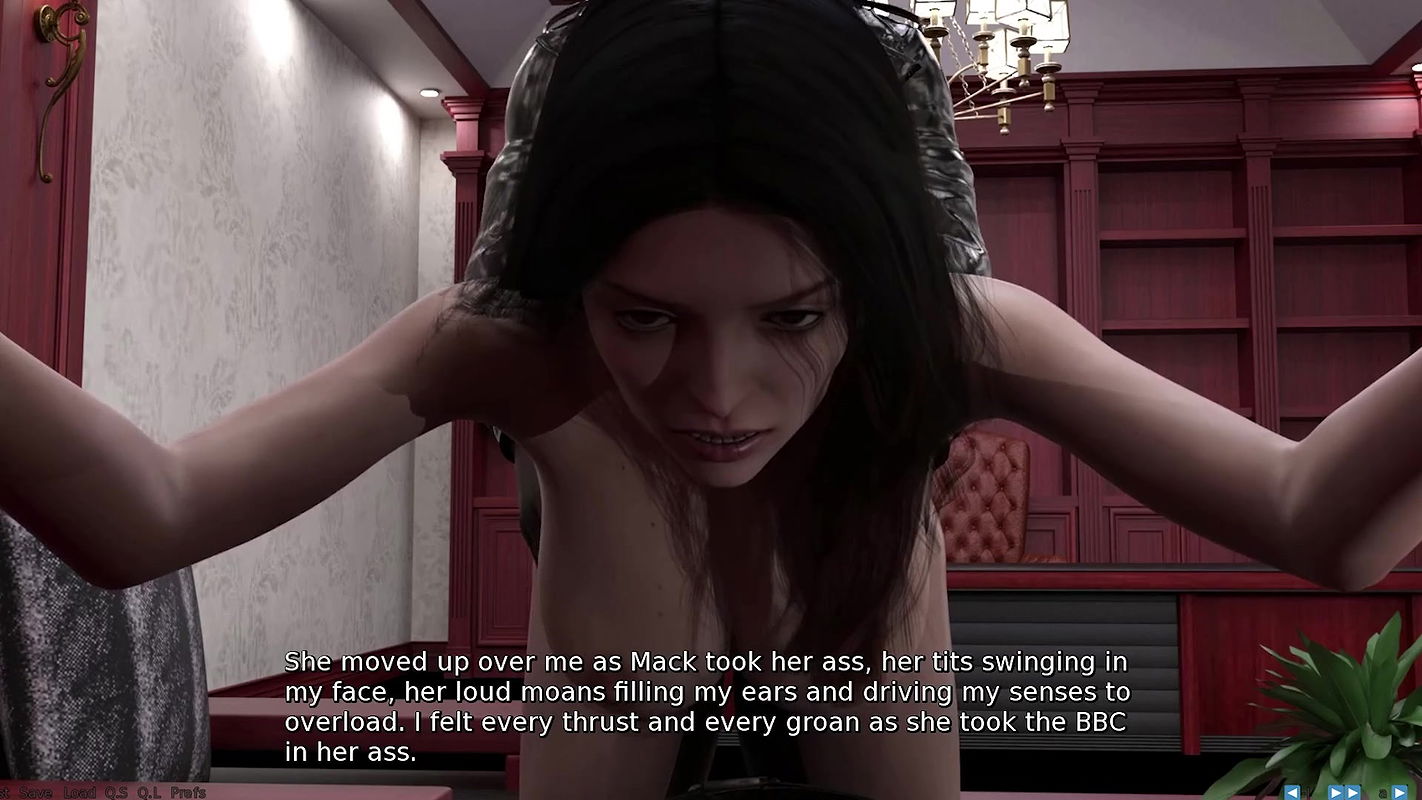This screenshot has width=1422, height=800.
Task: Quick load the game using Q.L
Action: [x=148, y=792]
